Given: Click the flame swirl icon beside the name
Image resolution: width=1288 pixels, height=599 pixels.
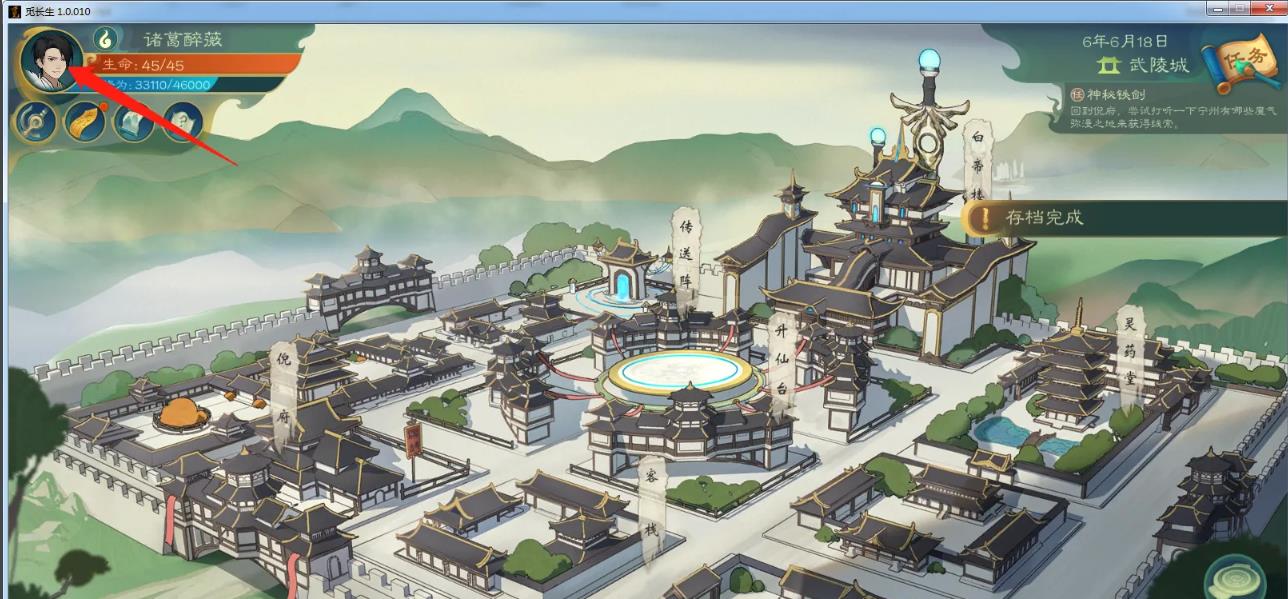Looking at the screenshot, I should click(106, 38).
